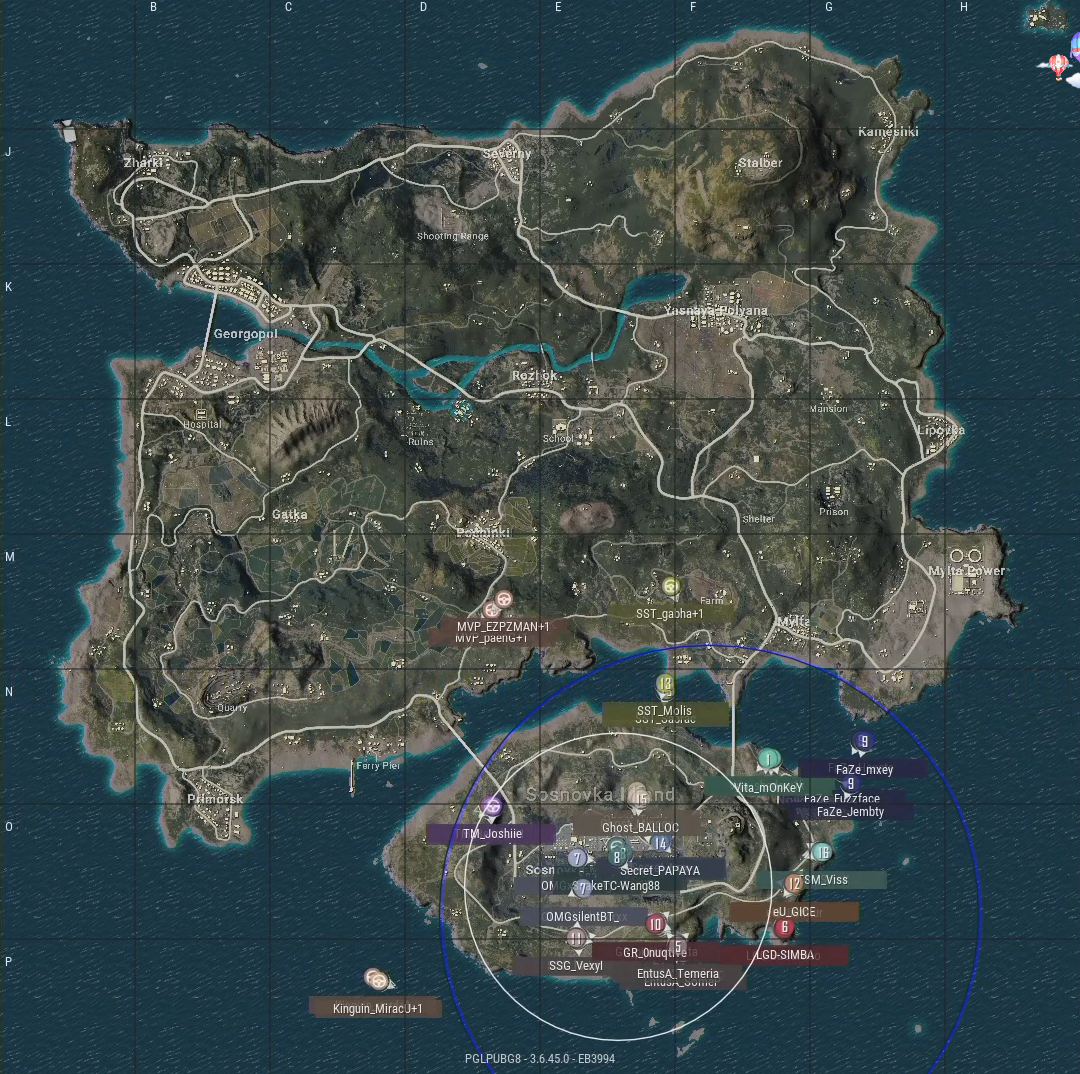The width and height of the screenshot is (1080, 1074).
Task: Choose the SST_gabha+1 name tag
Action: 670,613
